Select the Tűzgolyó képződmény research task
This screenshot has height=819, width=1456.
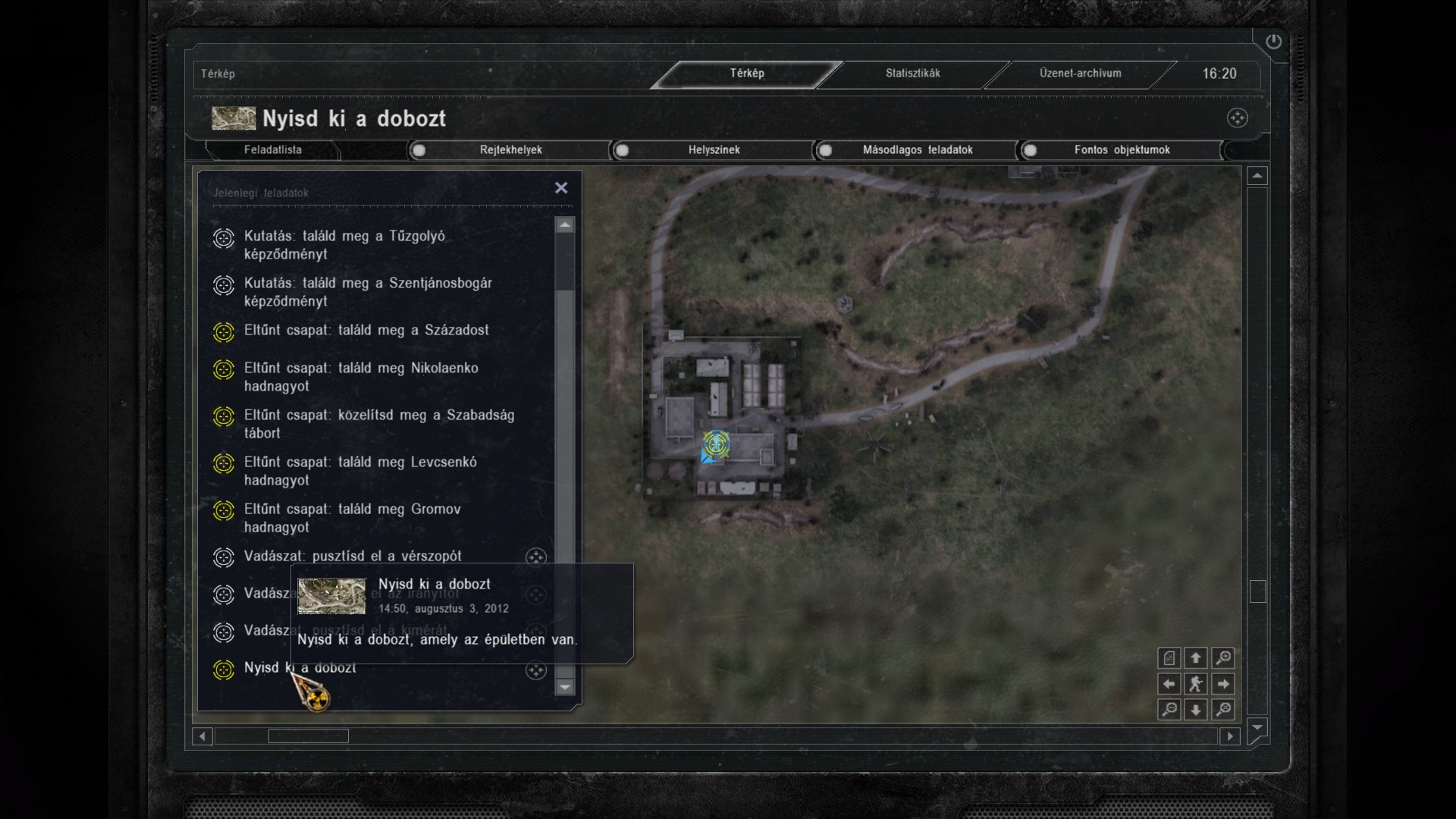click(344, 245)
